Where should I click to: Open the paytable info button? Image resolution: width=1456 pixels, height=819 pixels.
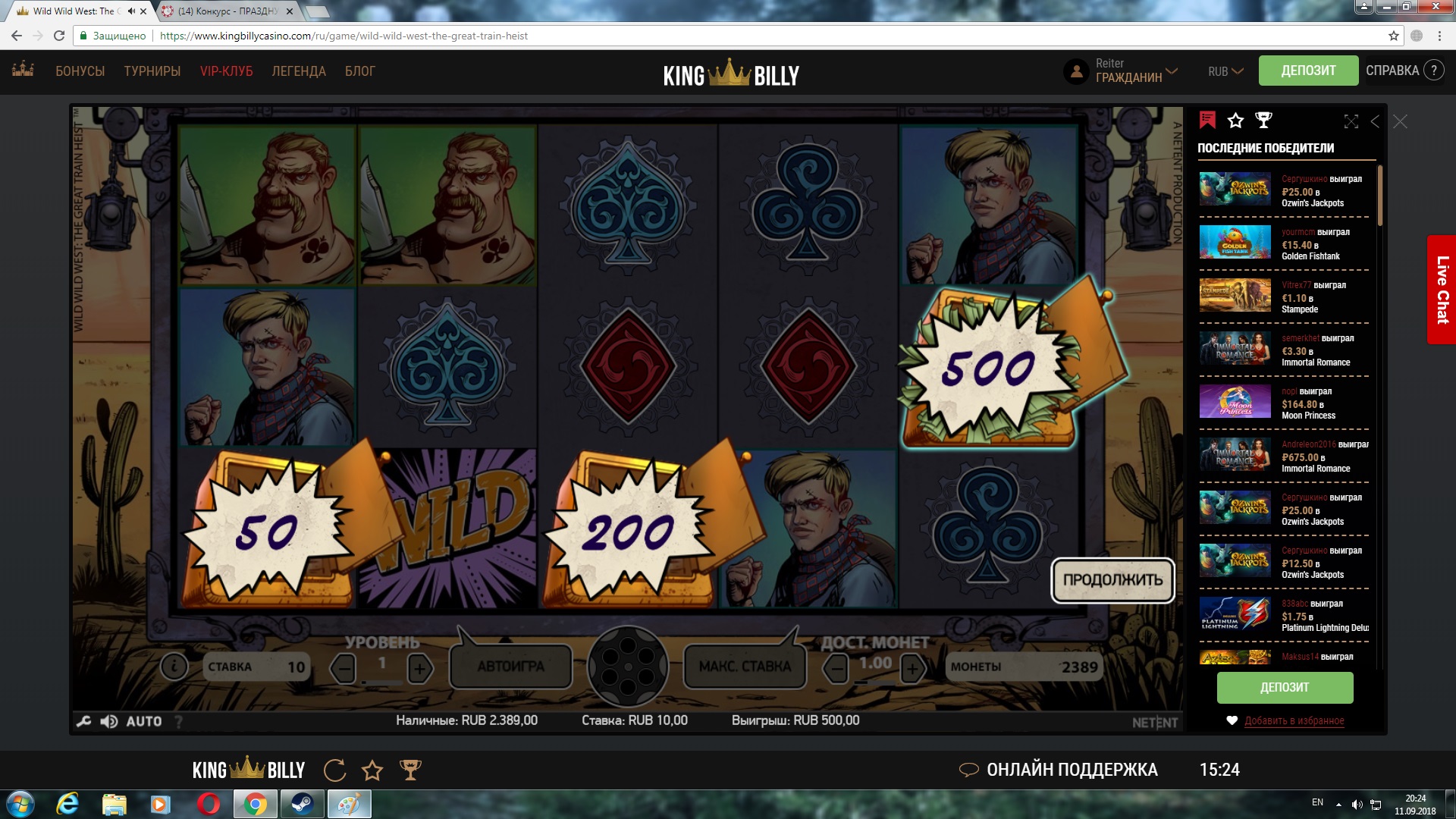174,667
